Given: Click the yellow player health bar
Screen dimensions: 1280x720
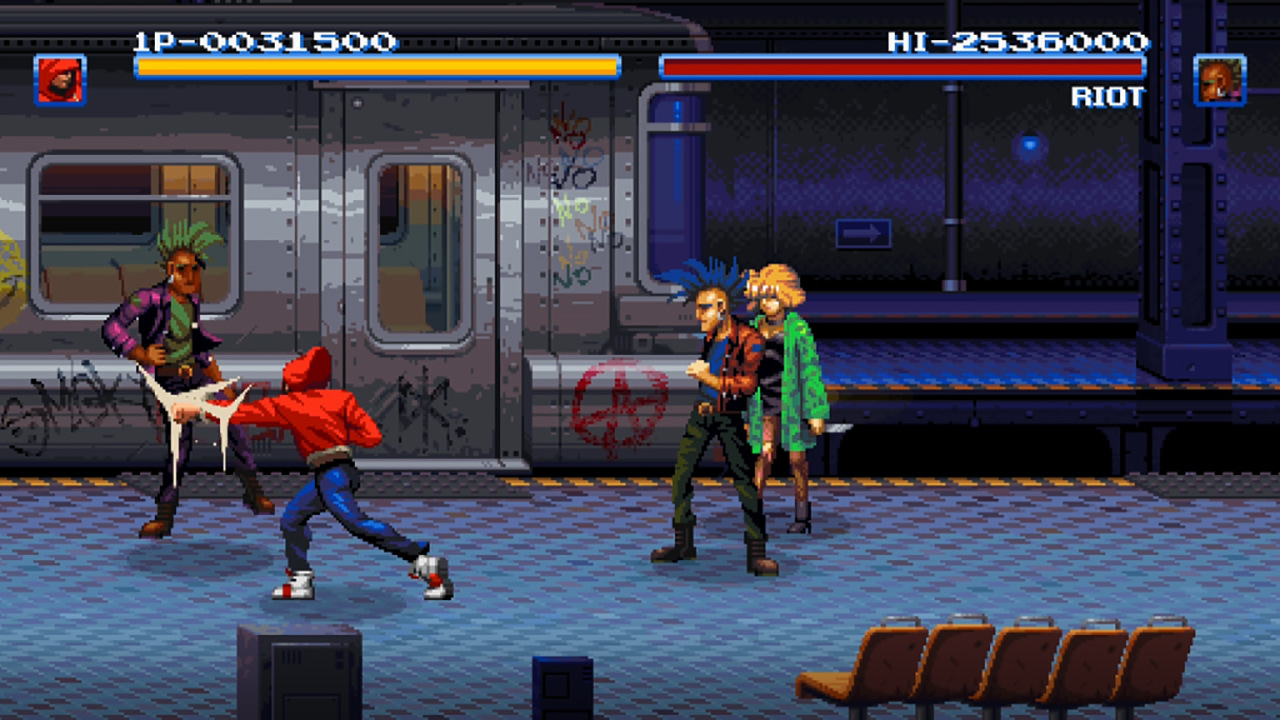Looking at the screenshot, I should click(x=377, y=67).
